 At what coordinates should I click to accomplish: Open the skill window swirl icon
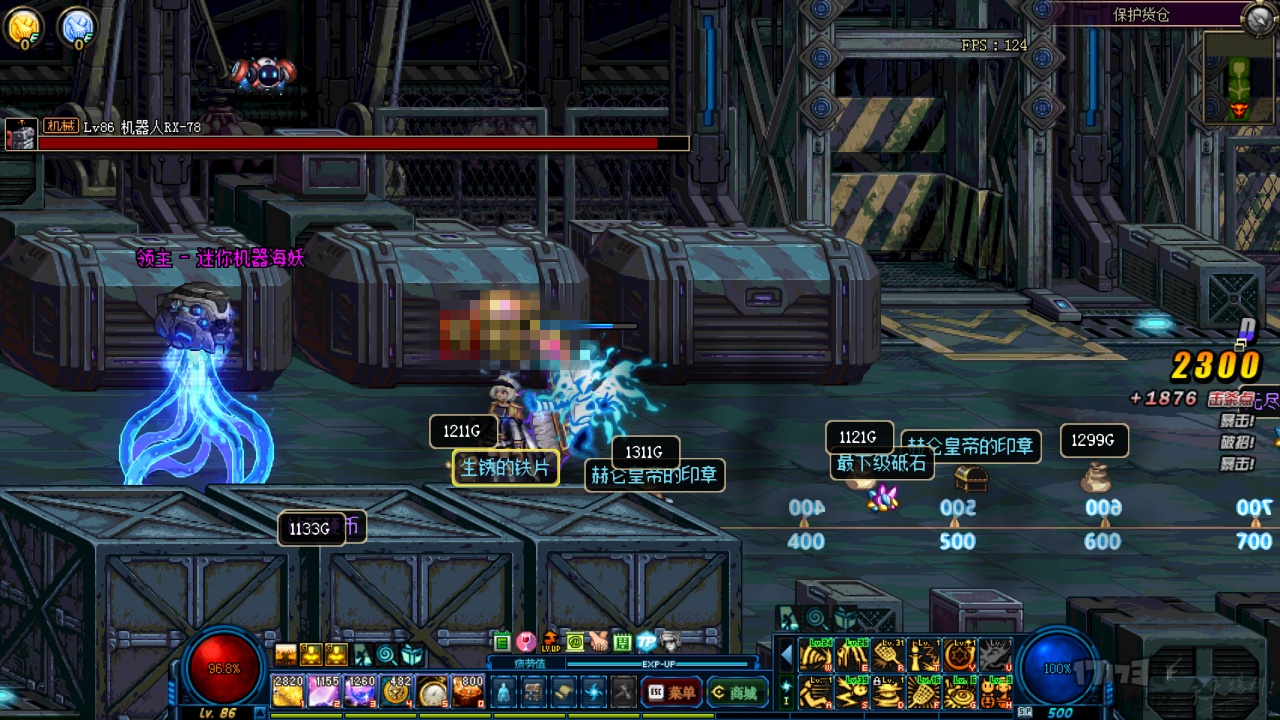pos(595,691)
